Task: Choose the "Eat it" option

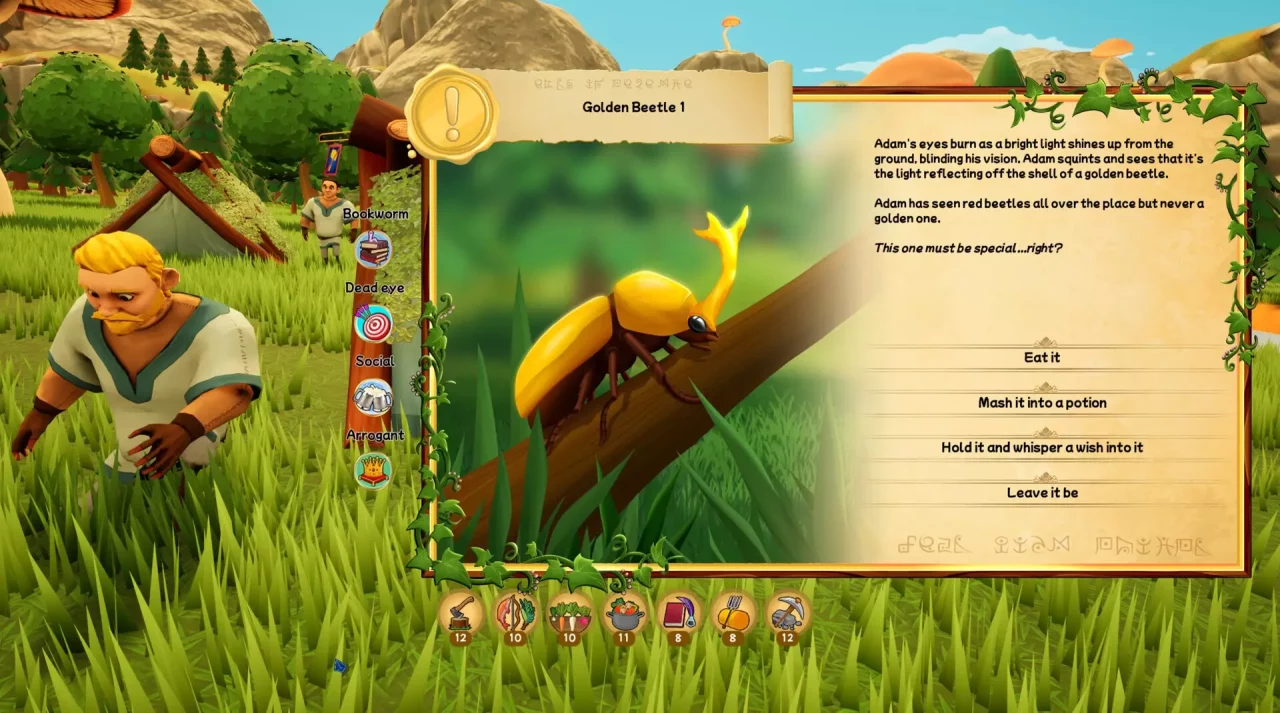Action: point(1042,358)
